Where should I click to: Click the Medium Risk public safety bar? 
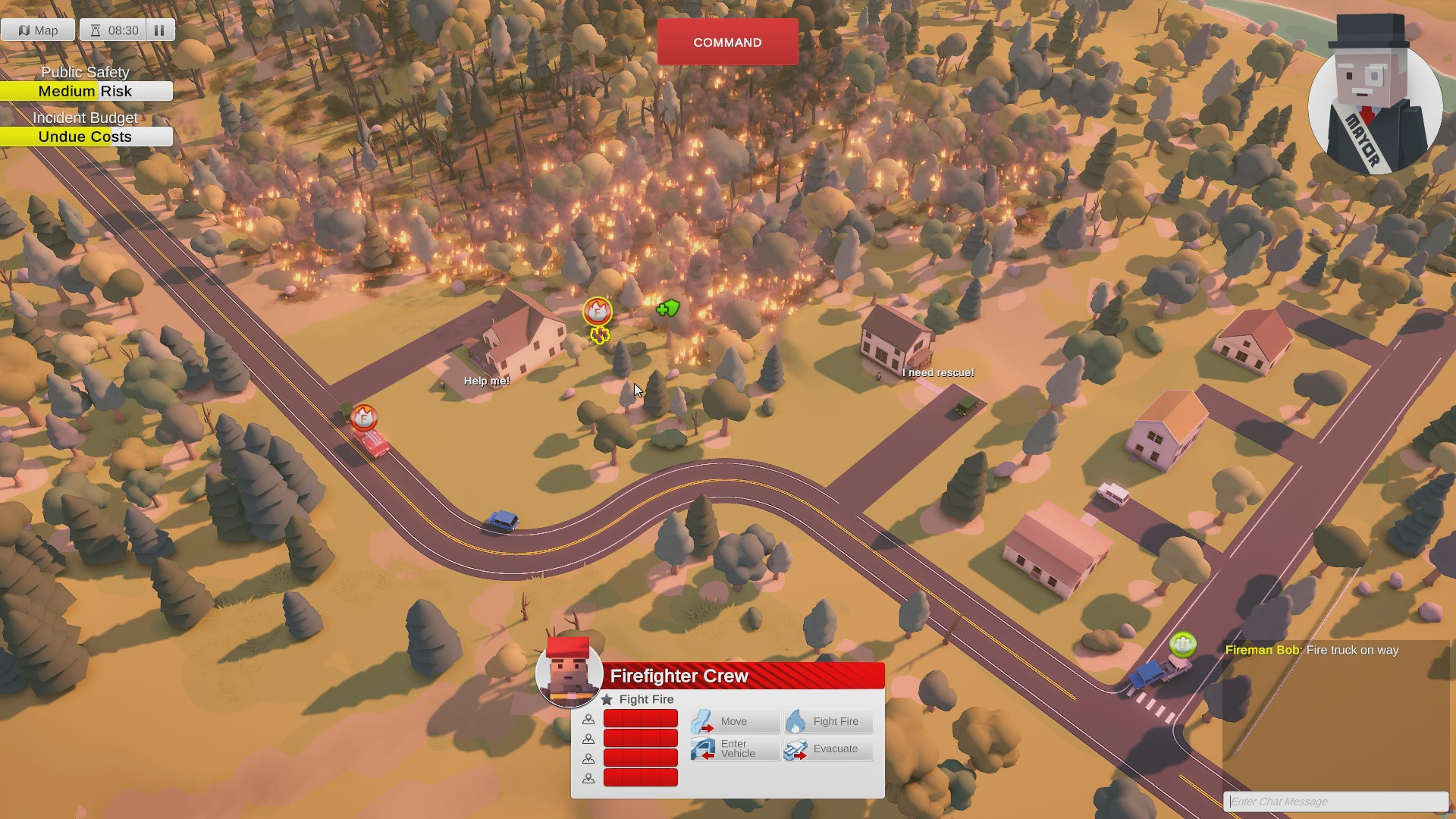pos(86,91)
